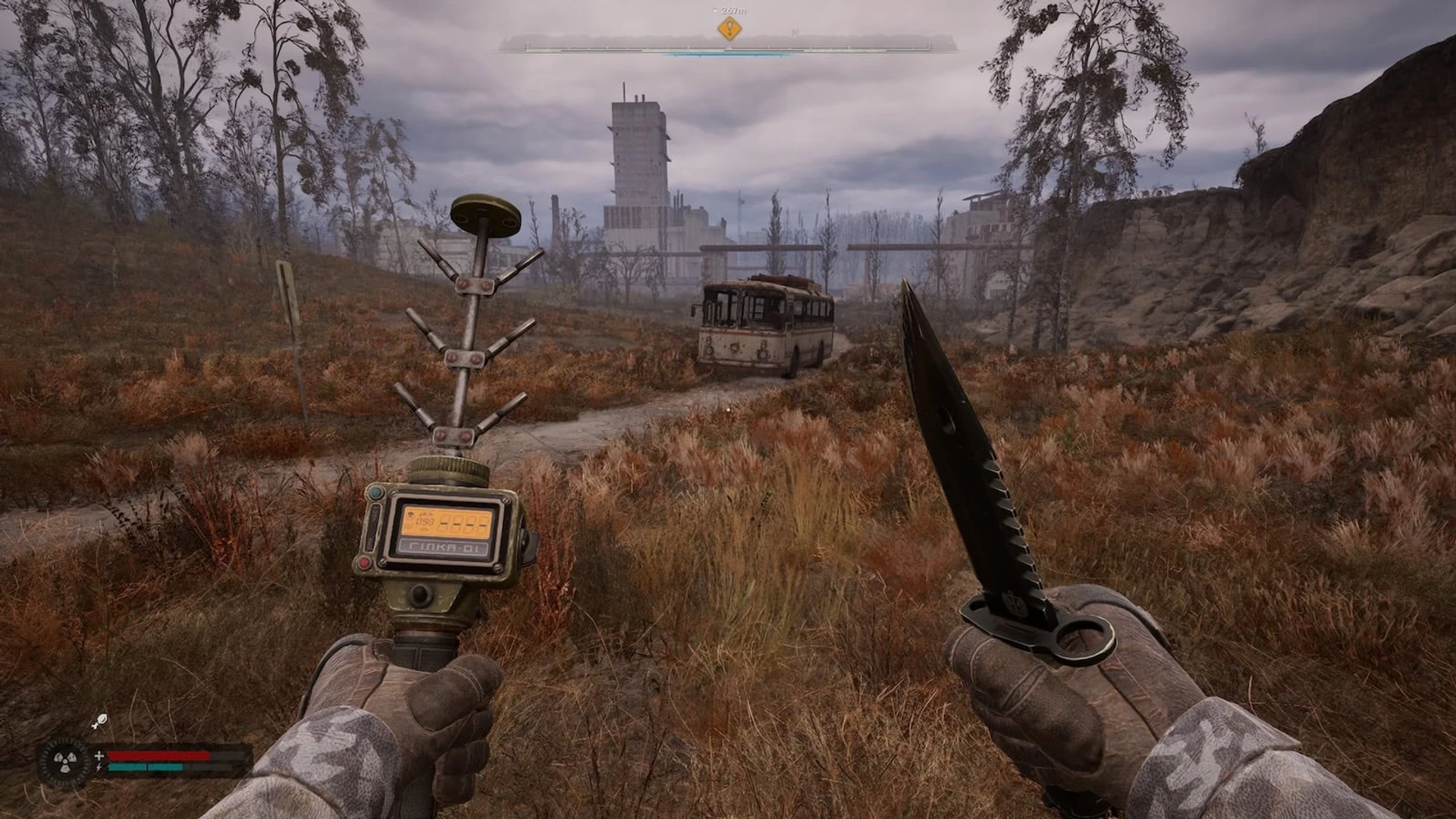Click the 090 bearing readout on the detector display

tap(425, 521)
